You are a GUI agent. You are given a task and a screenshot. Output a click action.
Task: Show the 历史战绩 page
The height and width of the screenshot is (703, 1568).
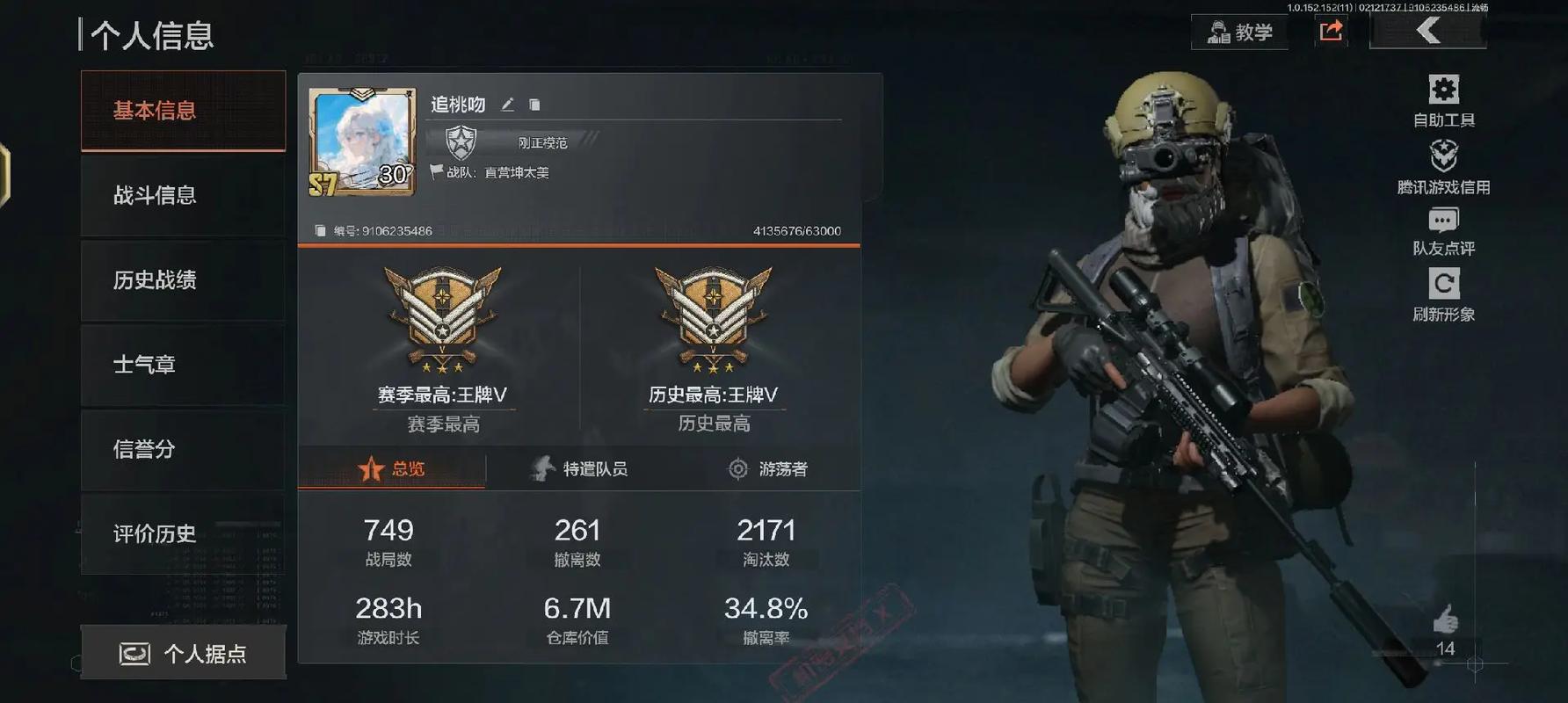[183, 280]
